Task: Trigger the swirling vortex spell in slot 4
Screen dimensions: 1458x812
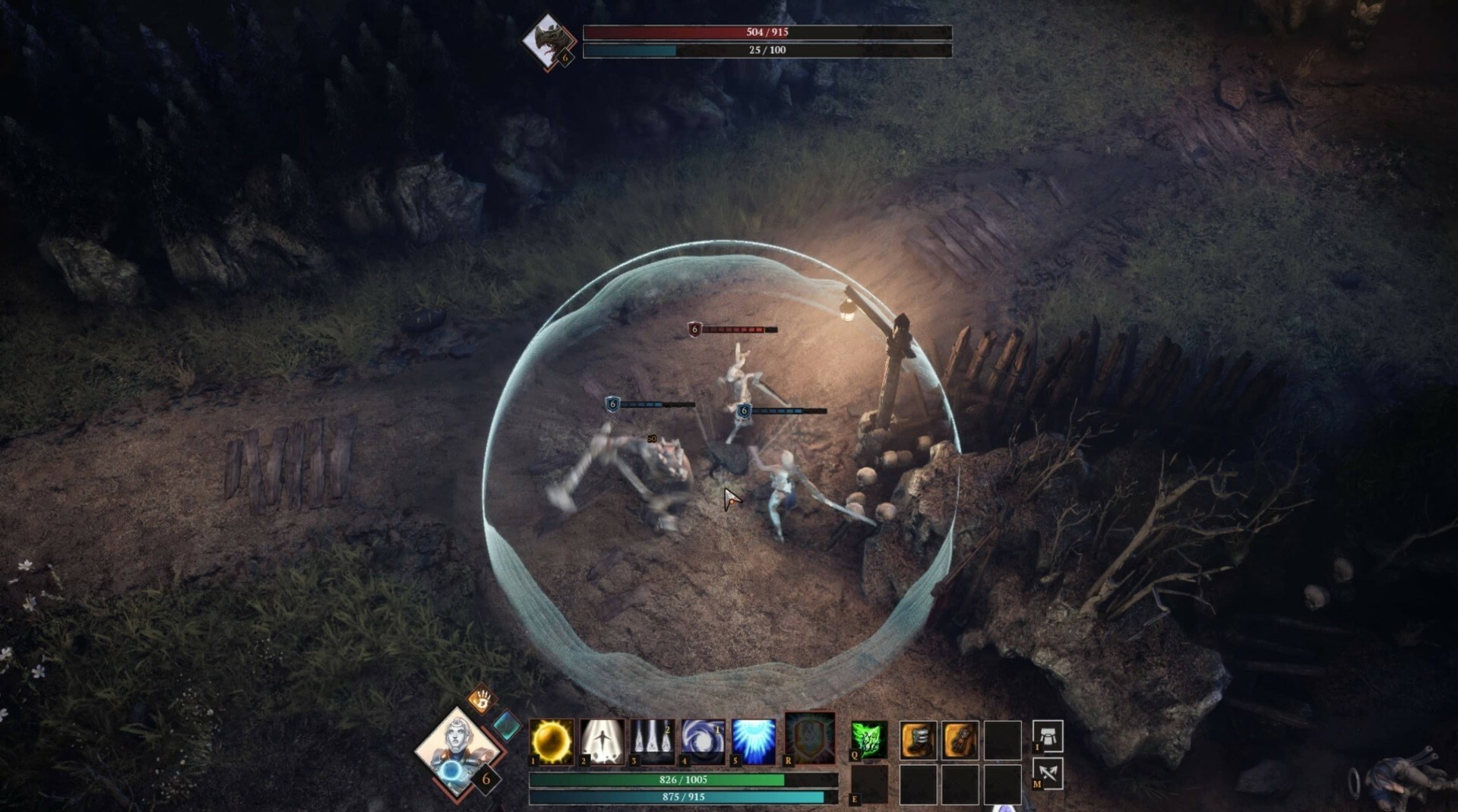Action: [x=703, y=739]
